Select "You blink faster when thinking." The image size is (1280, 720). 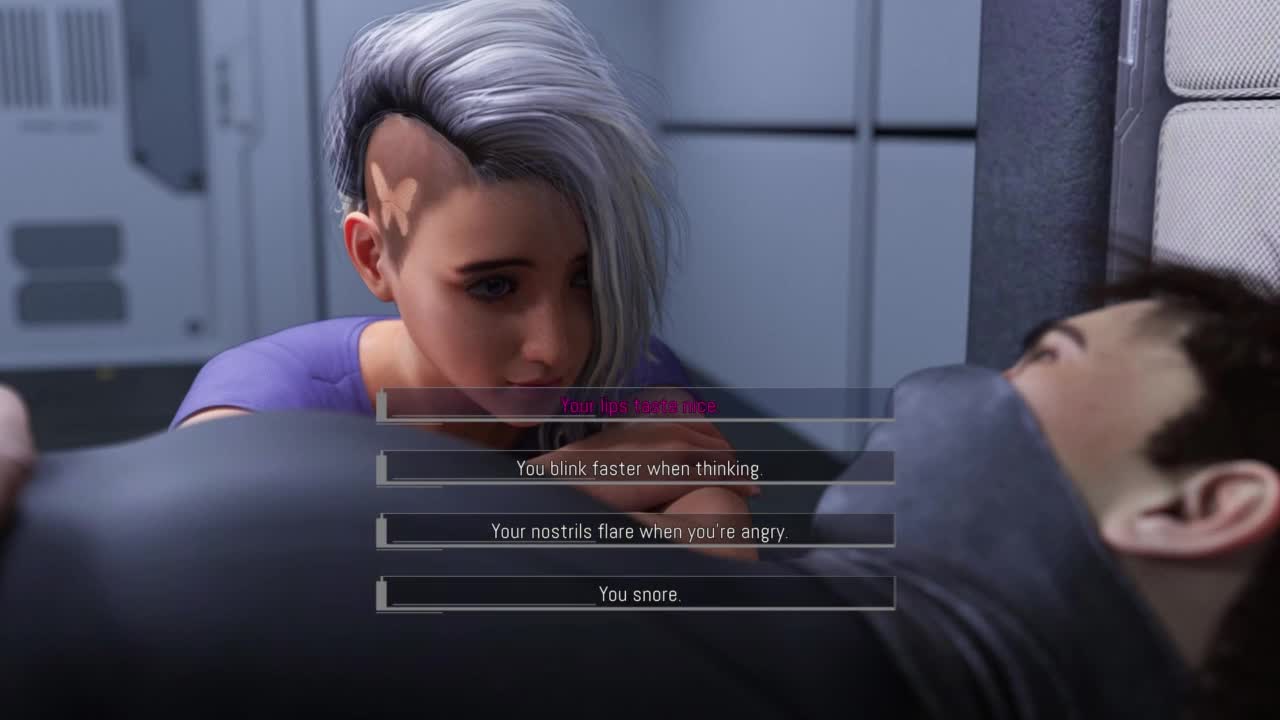(x=638, y=468)
